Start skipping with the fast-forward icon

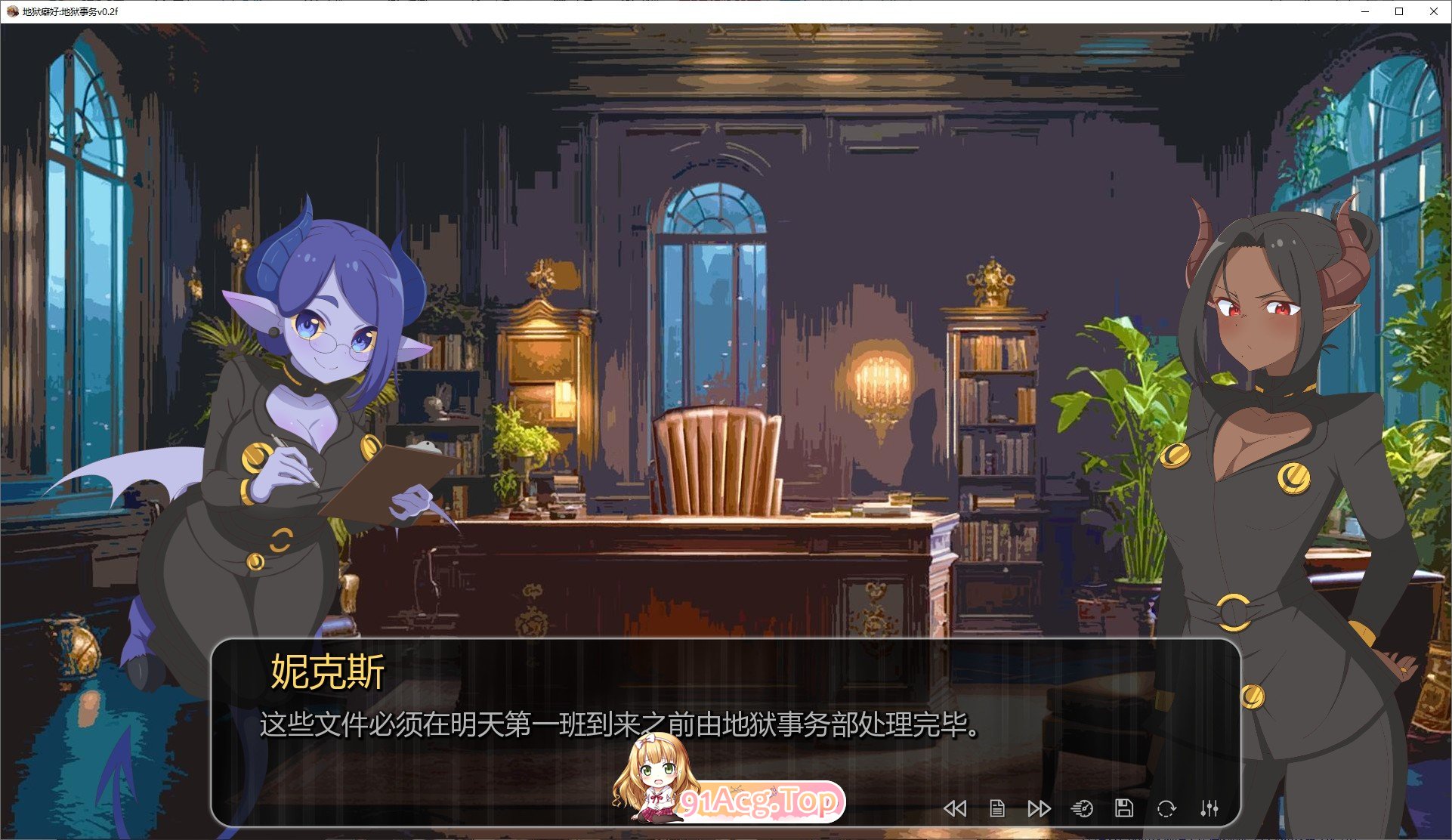pyautogui.click(x=1040, y=808)
